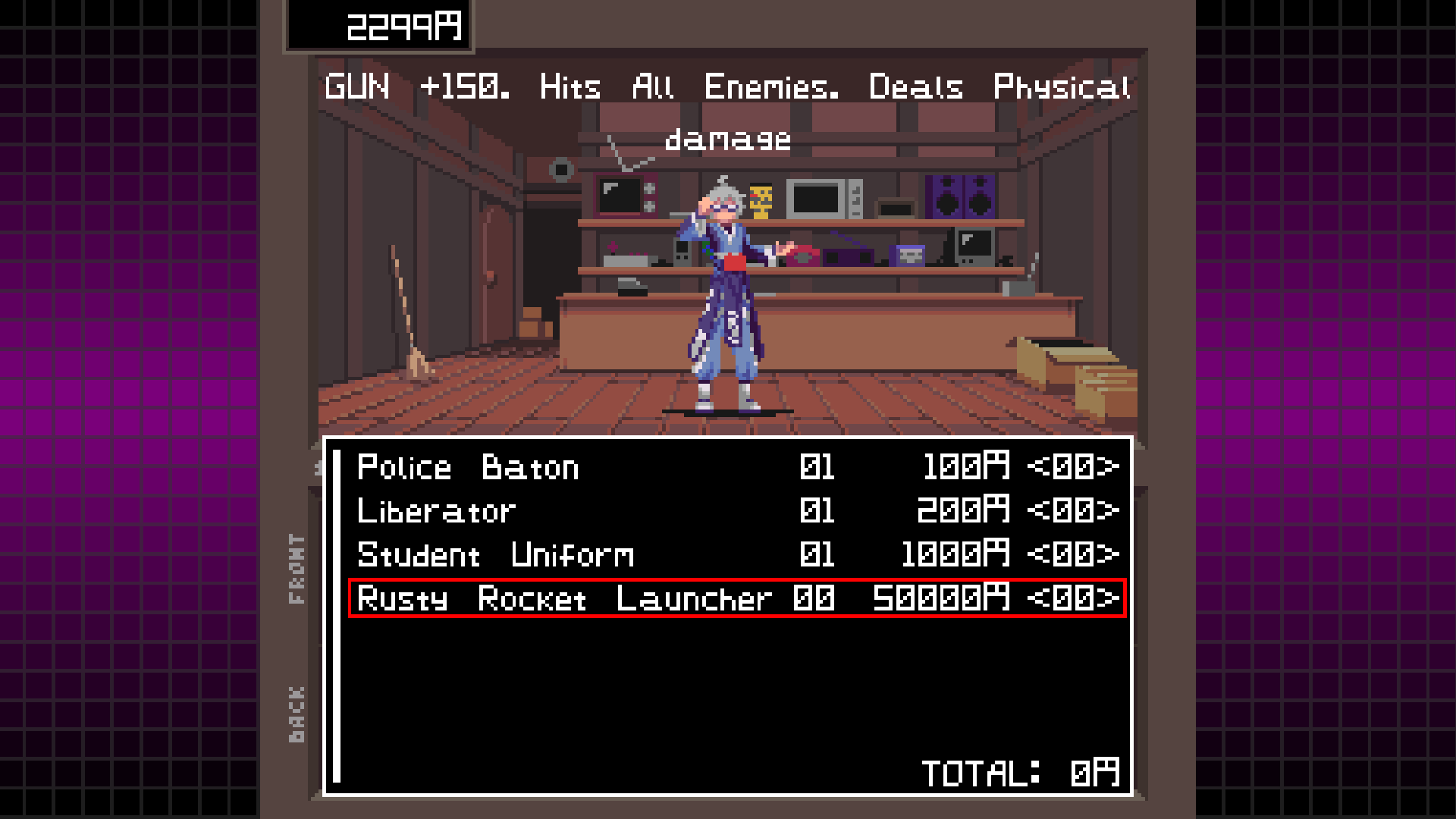This screenshot has width=1456, height=819.
Task: Add one Student Uniform using right arrow
Action: (1112, 555)
